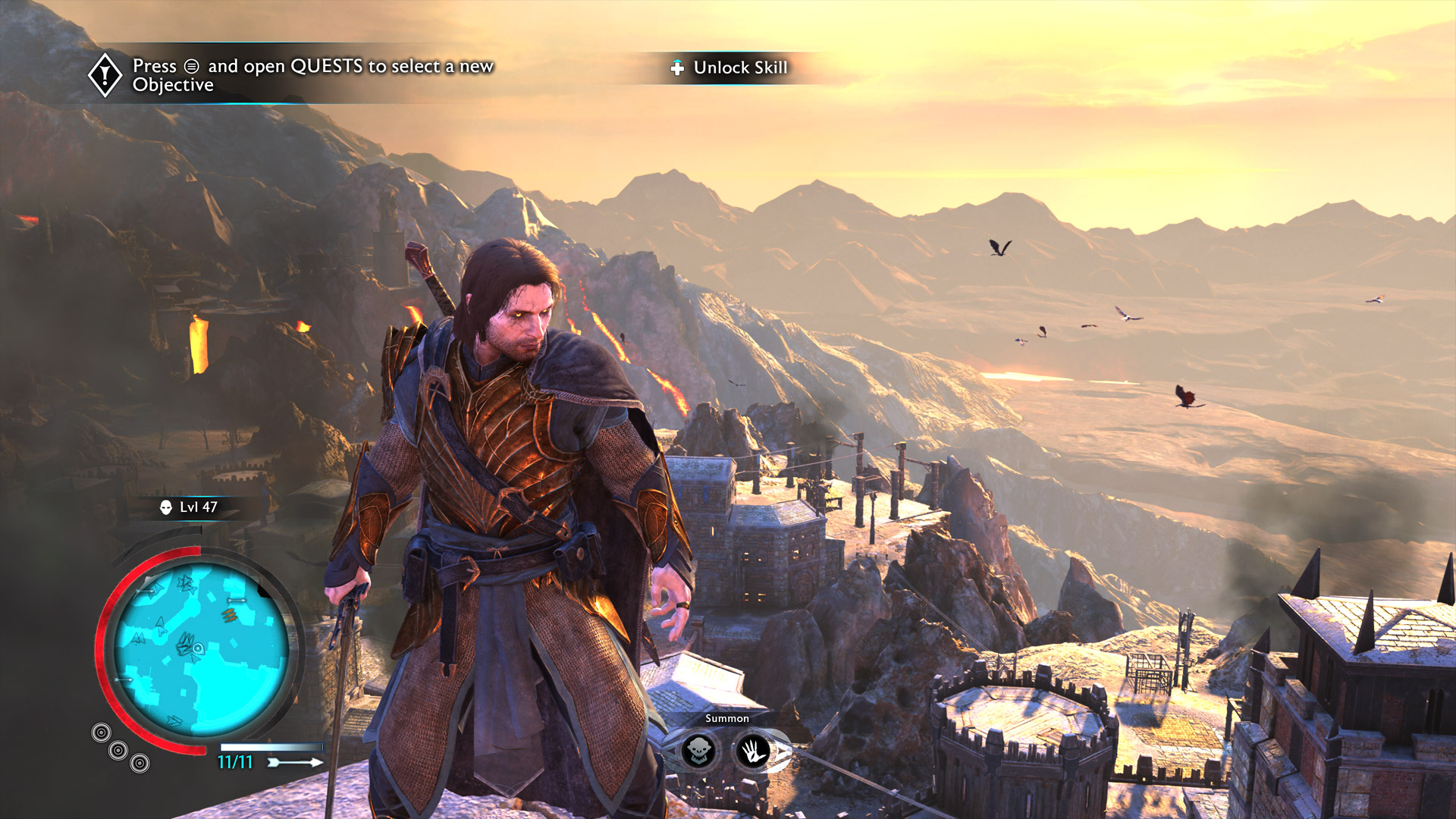
Task: Select the arrow ammo icon
Action: click(x=296, y=762)
